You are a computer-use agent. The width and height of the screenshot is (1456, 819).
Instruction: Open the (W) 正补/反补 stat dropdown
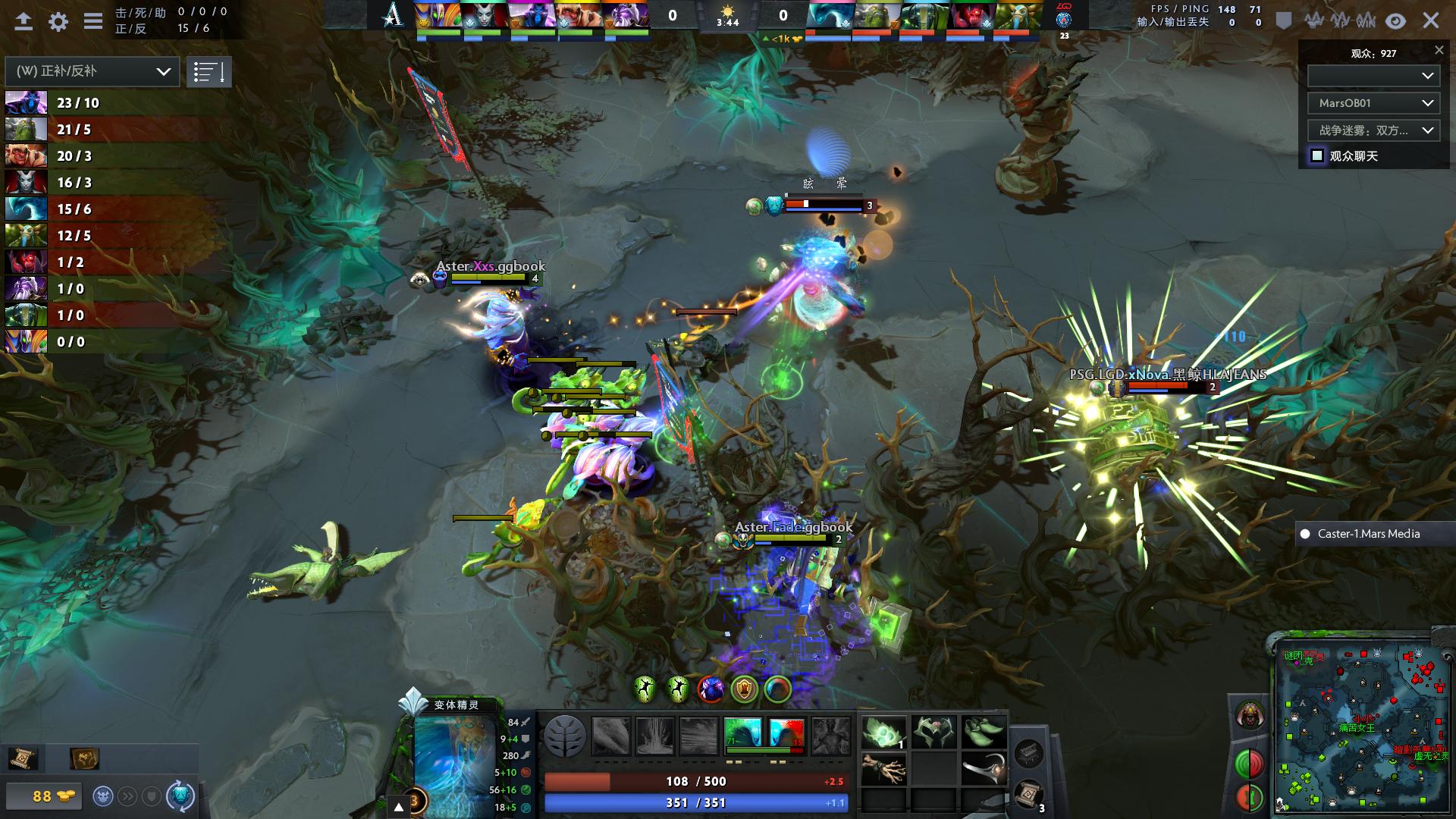coord(93,71)
